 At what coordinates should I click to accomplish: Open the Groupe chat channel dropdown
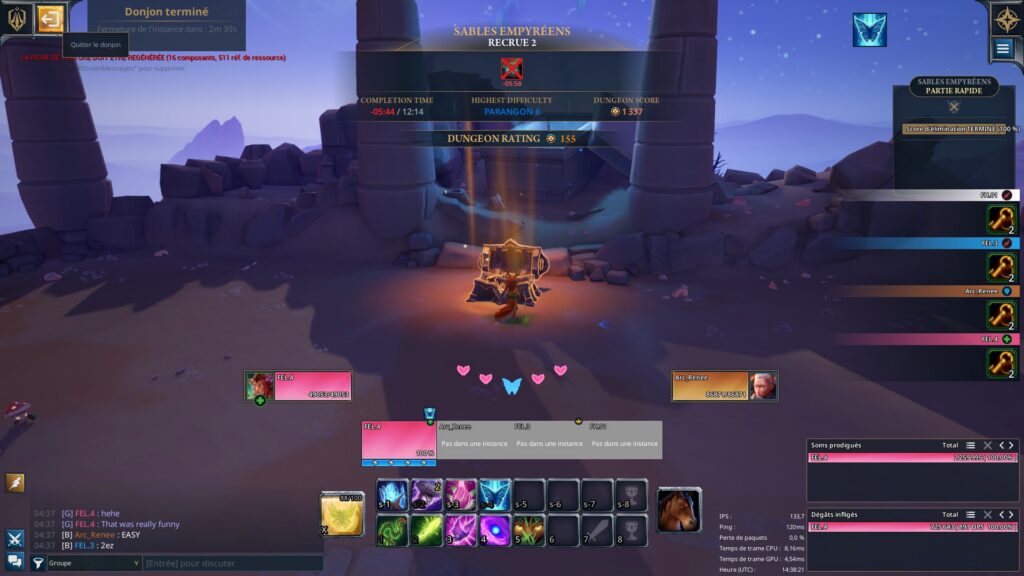(94, 564)
